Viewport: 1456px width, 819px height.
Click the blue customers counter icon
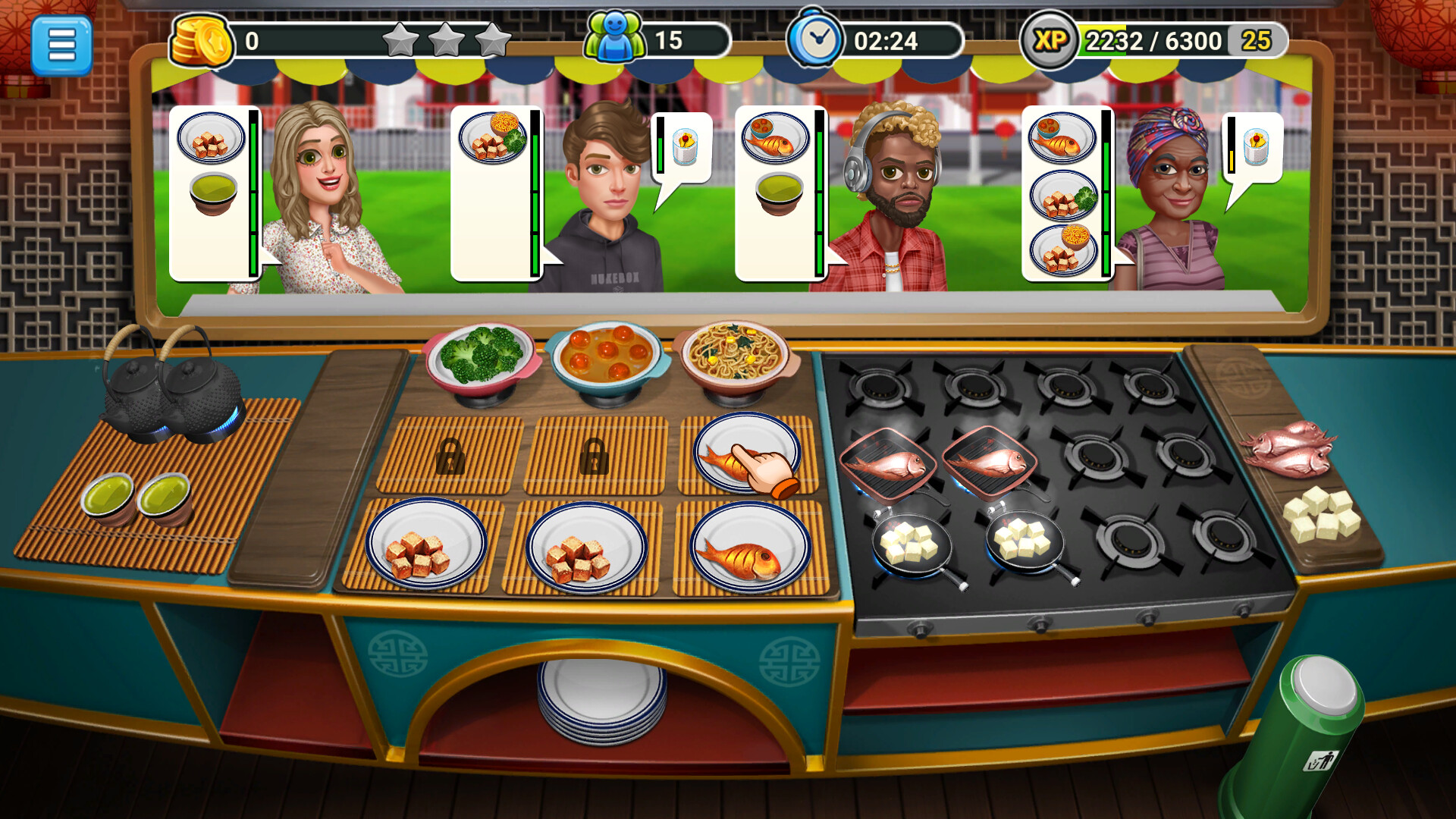coord(616,36)
